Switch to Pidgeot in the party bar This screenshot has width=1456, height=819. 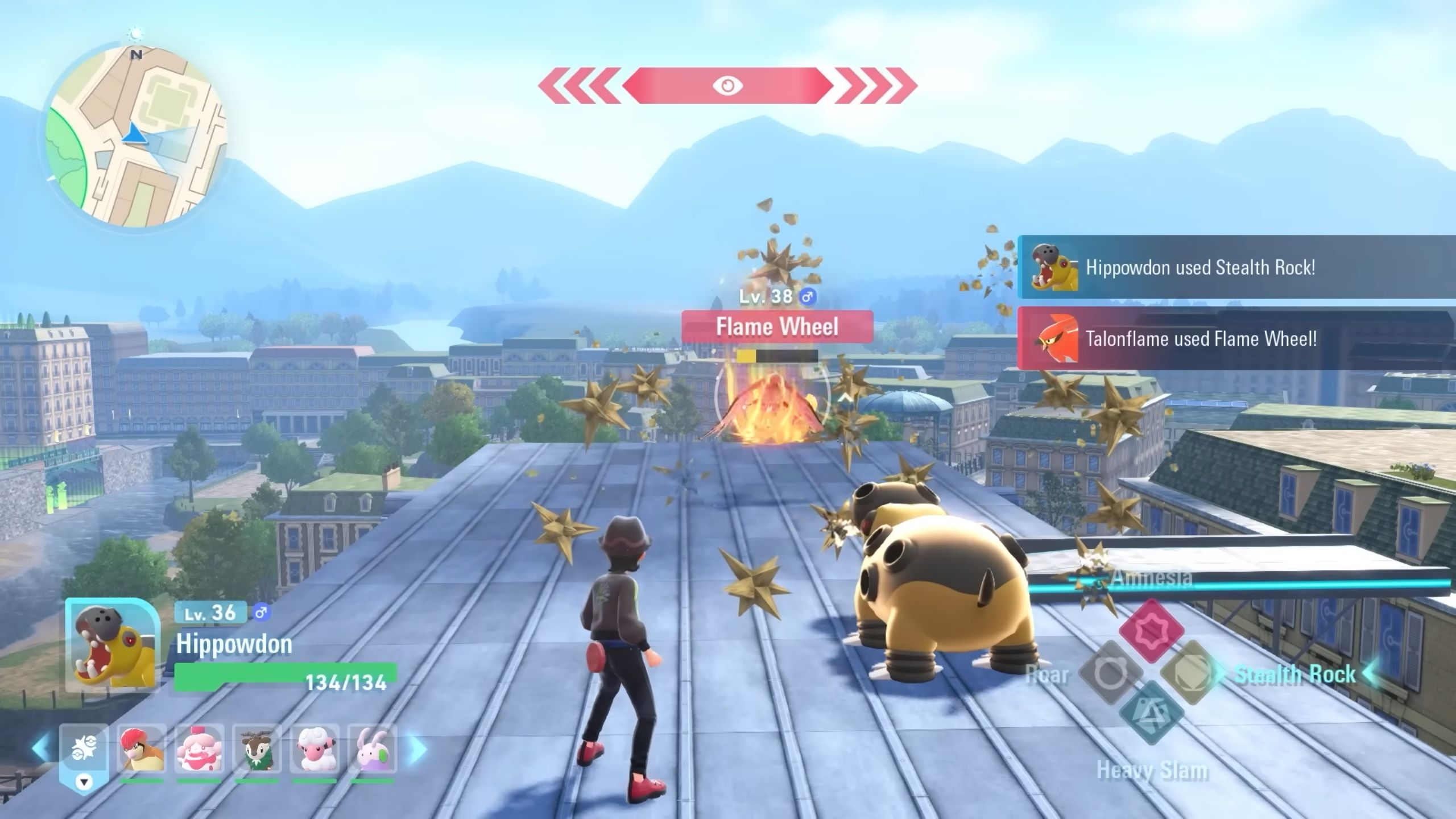tap(142, 749)
